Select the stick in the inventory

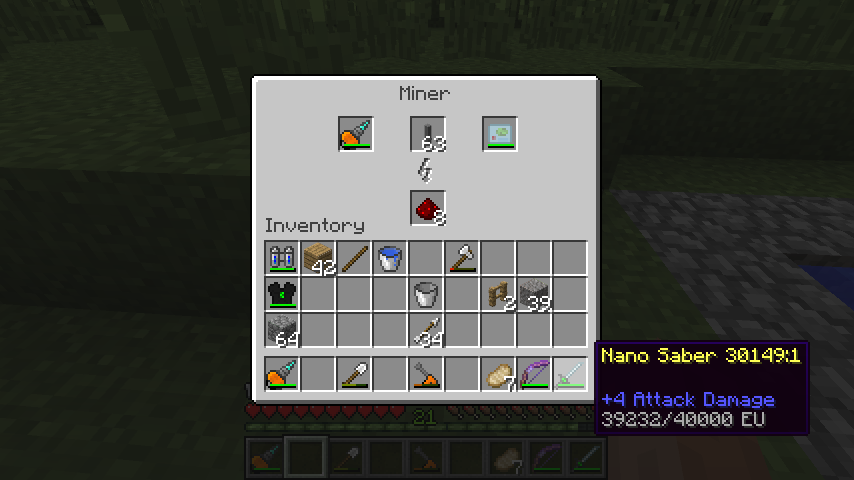point(354,258)
